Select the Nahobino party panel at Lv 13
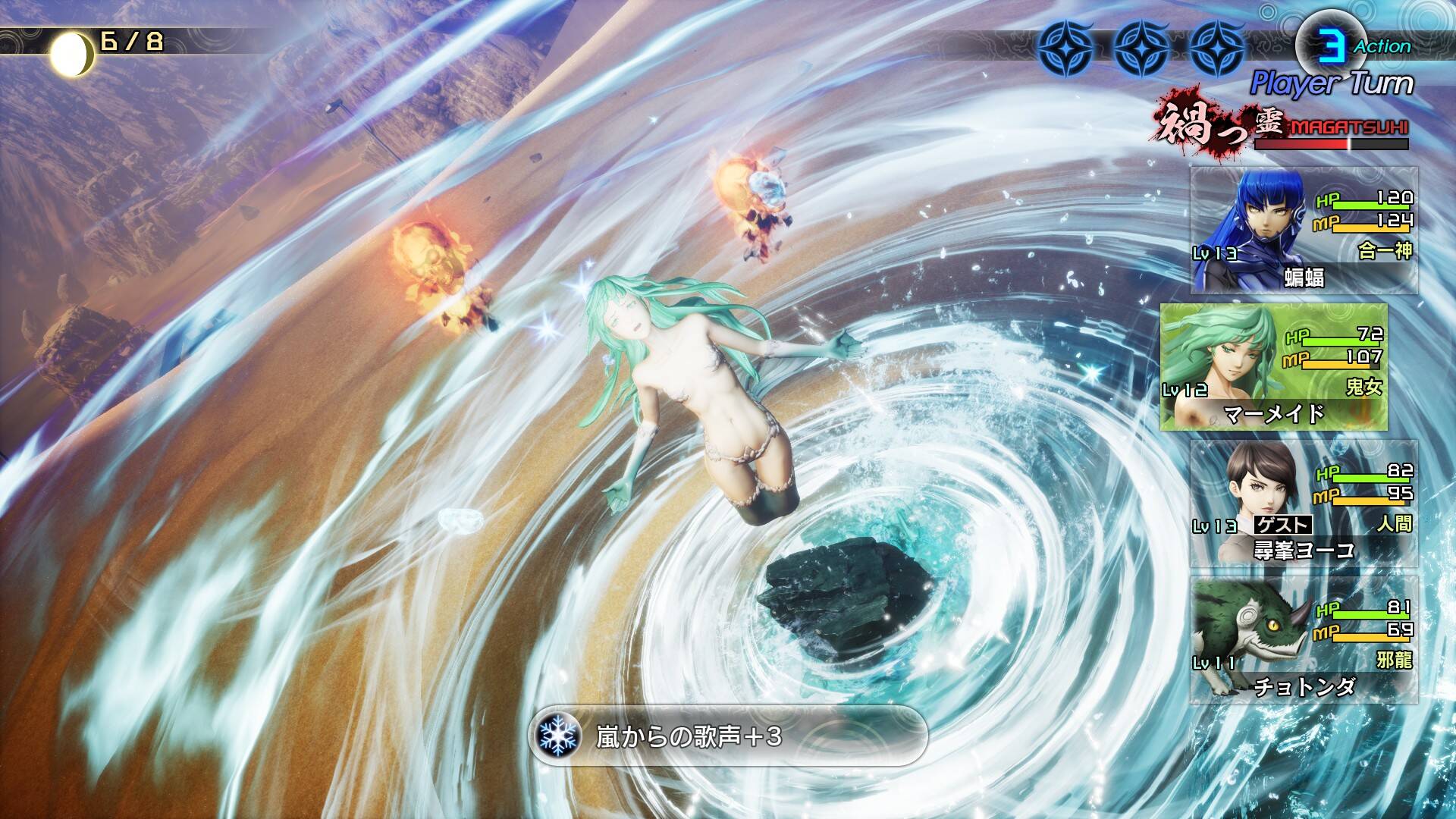The width and height of the screenshot is (1456, 819). point(1303,231)
